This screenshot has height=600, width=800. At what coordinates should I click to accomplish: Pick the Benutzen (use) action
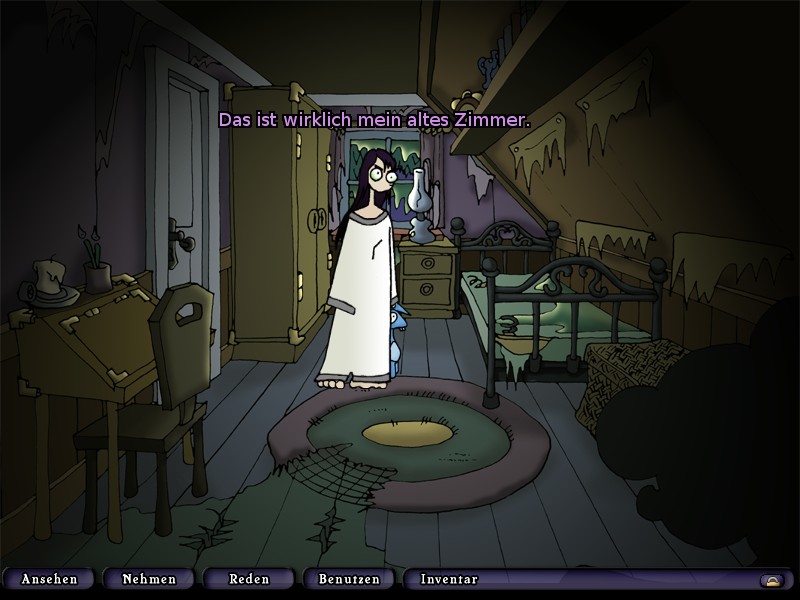tap(349, 579)
